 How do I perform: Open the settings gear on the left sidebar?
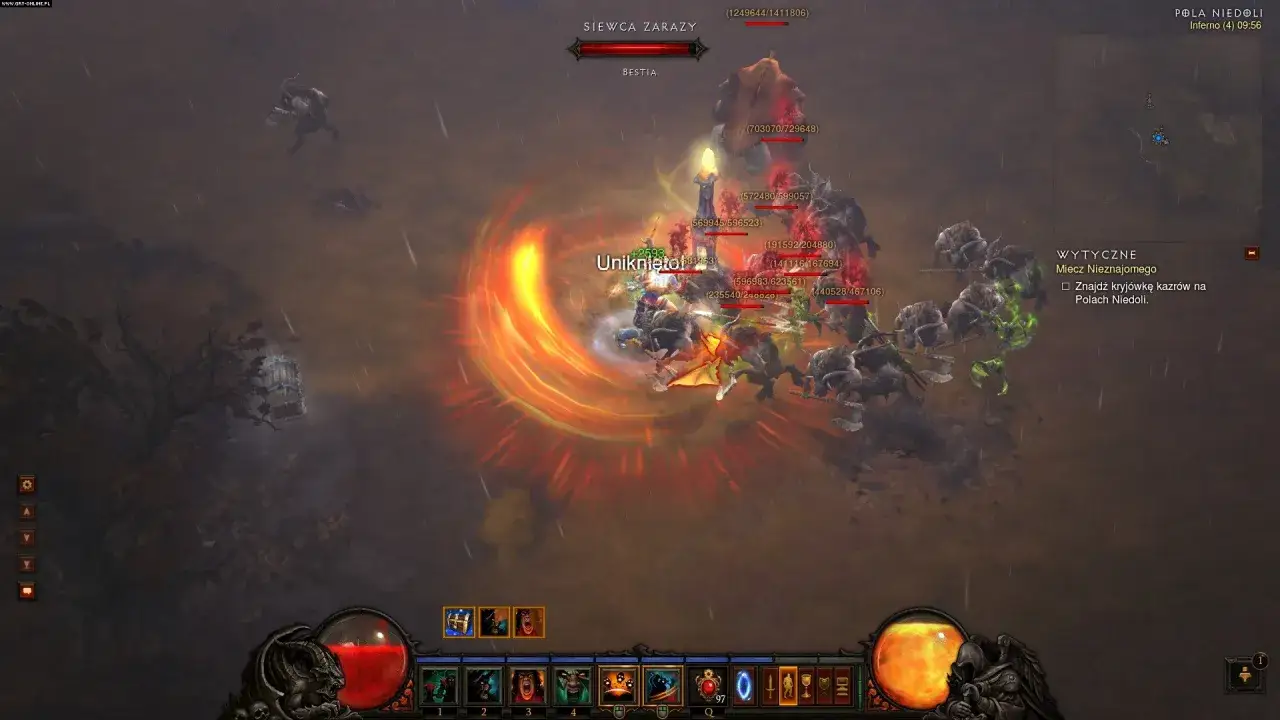pyautogui.click(x=27, y=484)
